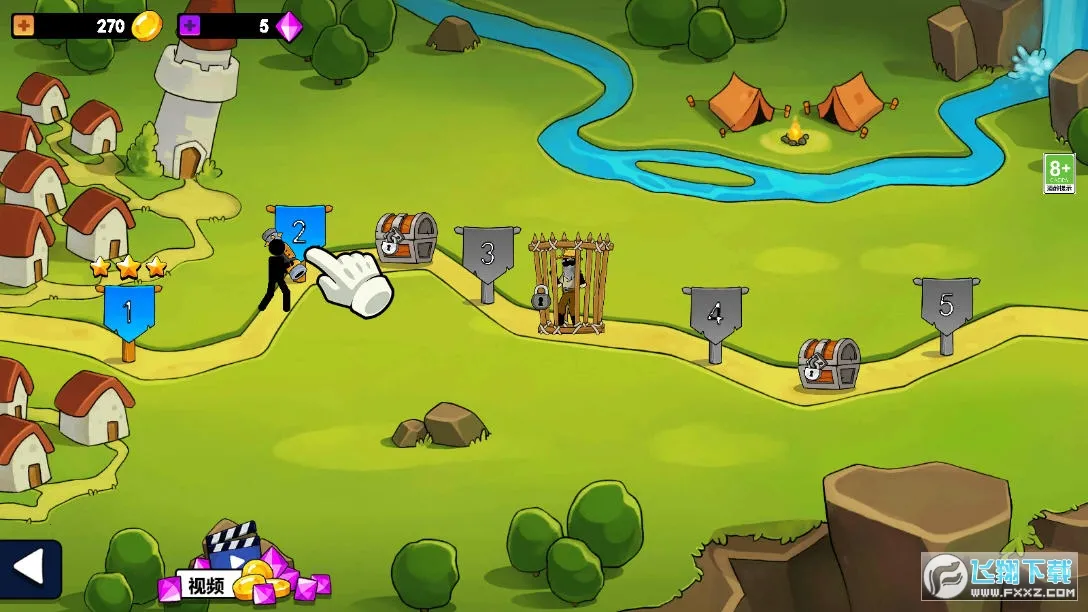Pick the level 5 banner
This screenshot has height=612, width=1088.
click(x=946, y=305)
